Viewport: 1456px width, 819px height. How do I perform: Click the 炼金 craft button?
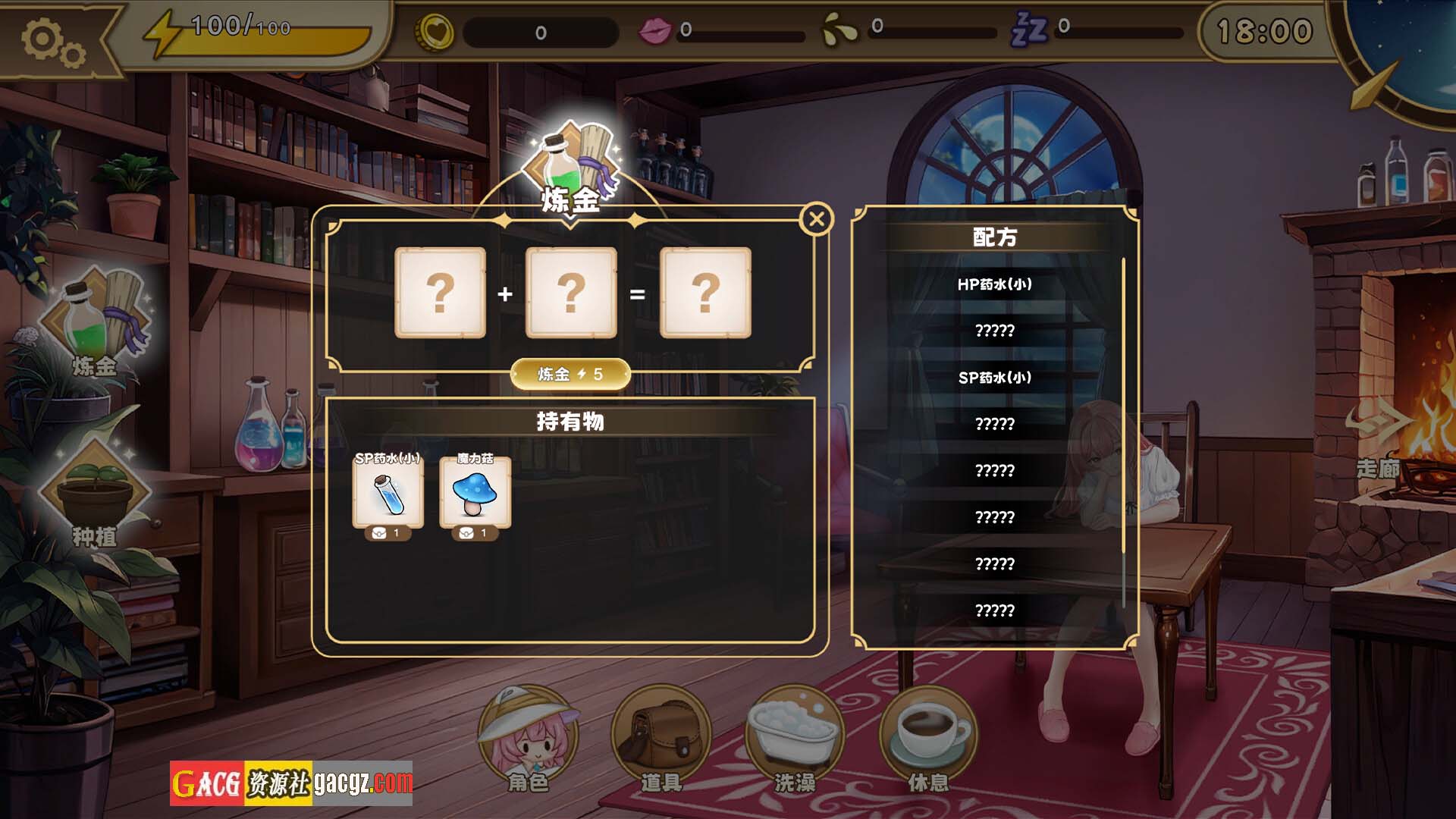pos(570,374)
